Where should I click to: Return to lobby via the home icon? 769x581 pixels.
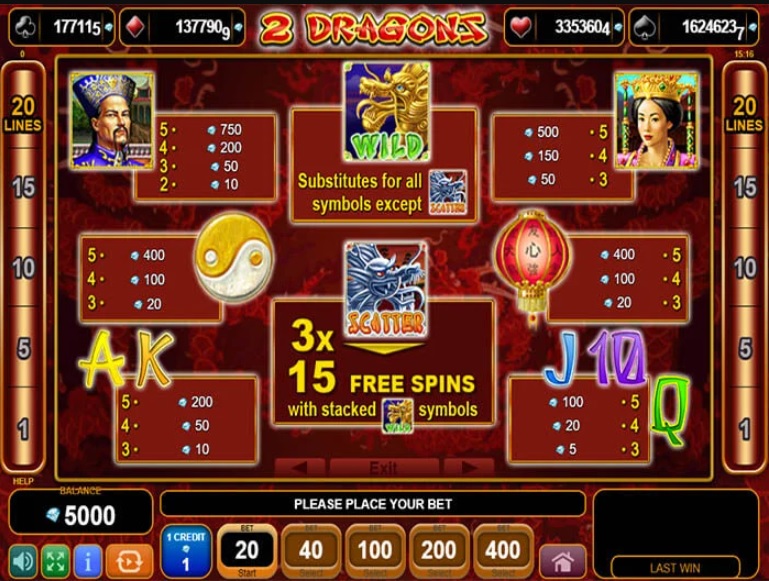562,561
